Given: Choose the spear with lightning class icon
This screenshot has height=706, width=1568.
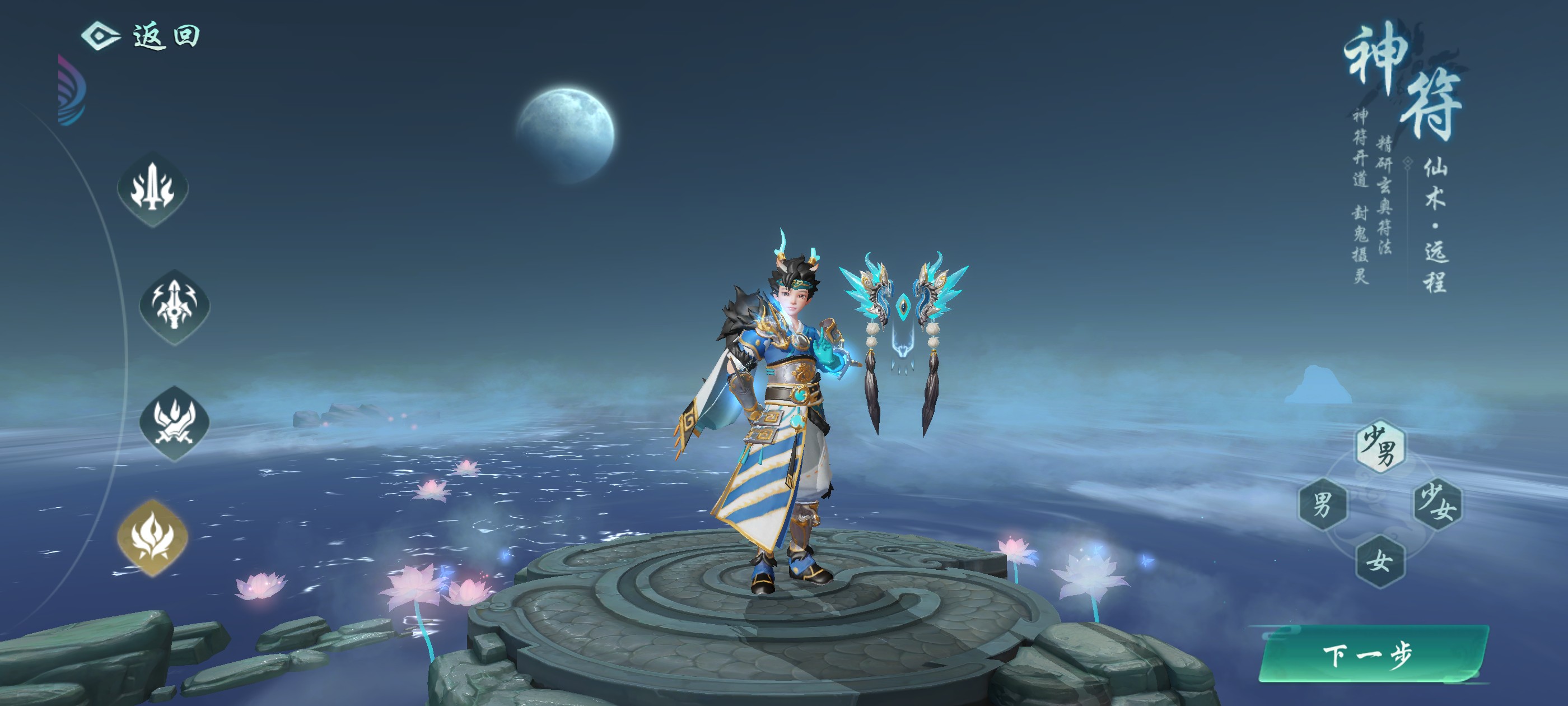Looking at the screenshot, I should coord(175,306).
